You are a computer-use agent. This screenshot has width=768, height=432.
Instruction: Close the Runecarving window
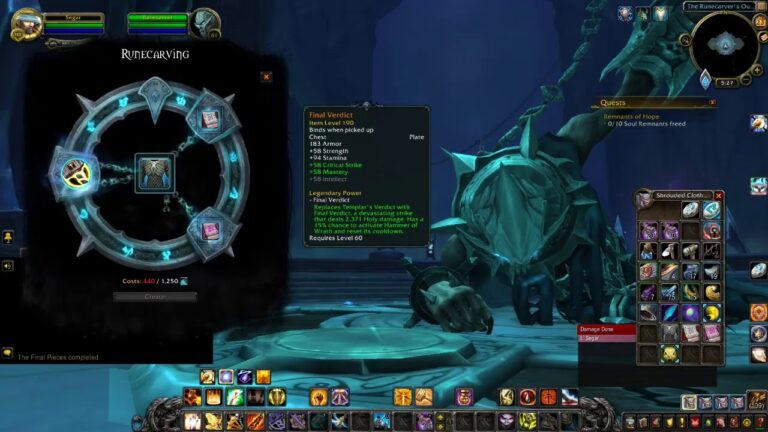coord(266,76)
